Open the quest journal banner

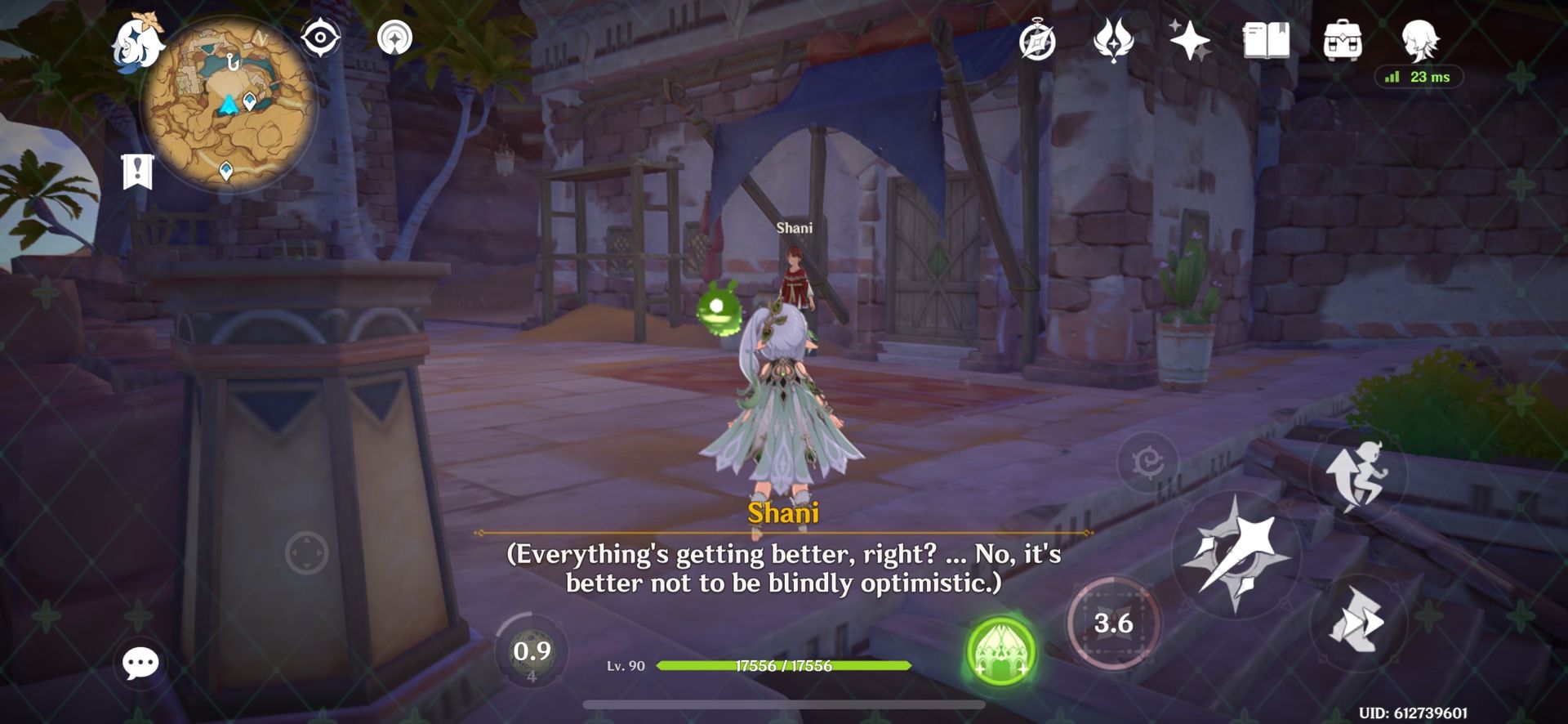tap(137, 172)
